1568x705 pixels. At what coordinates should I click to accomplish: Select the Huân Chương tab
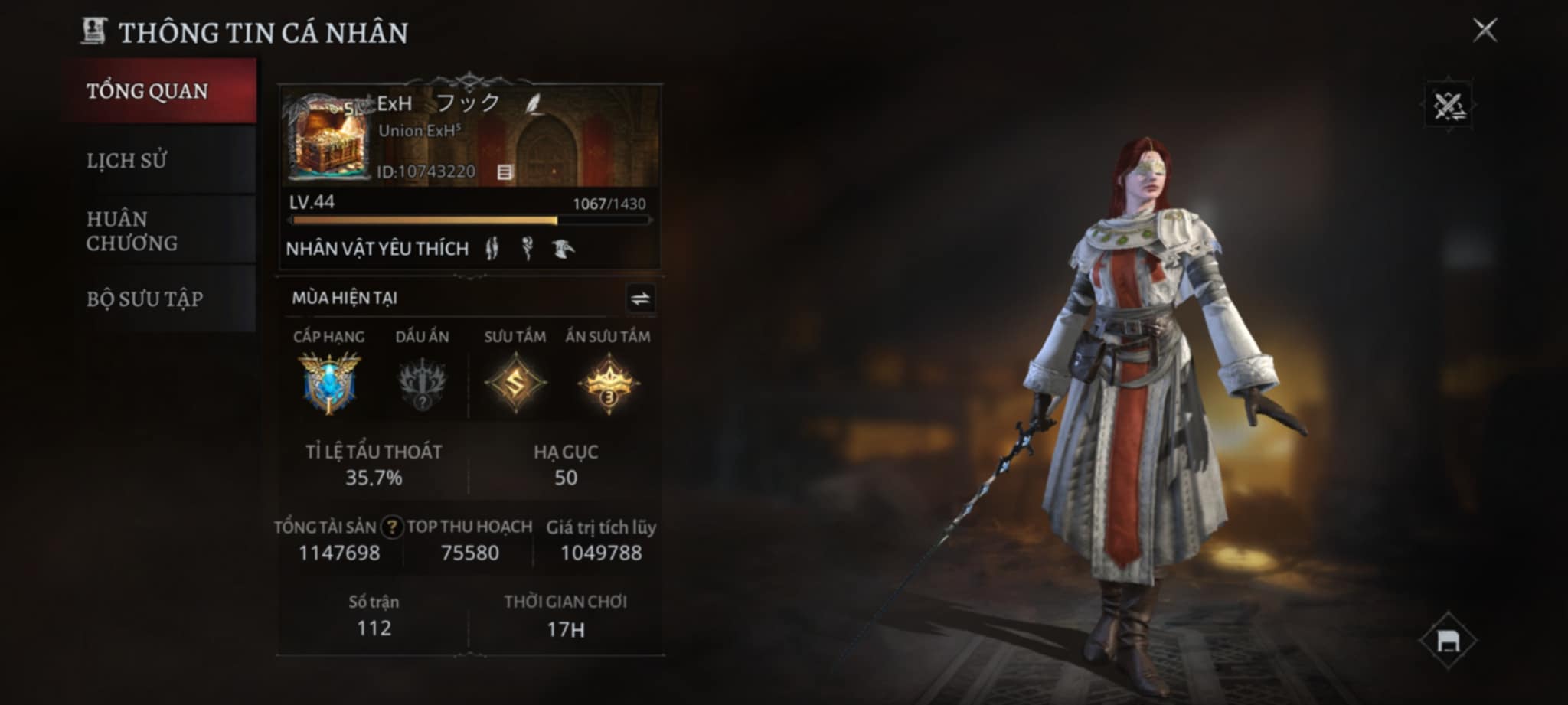[158, 230]
